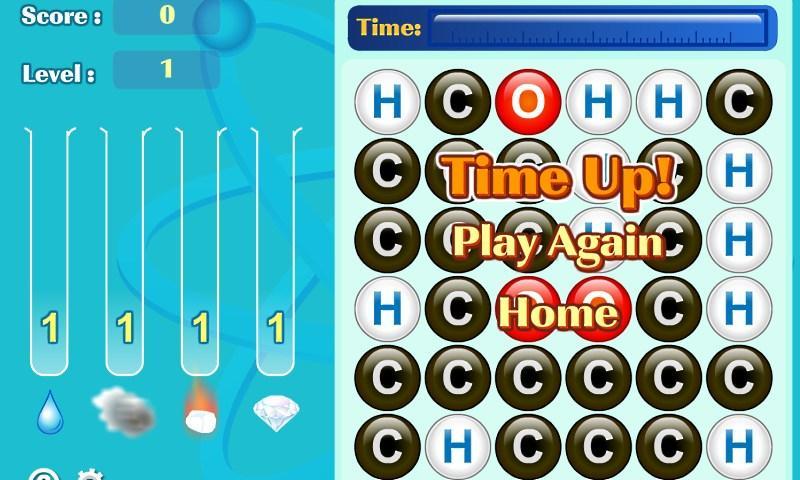
Task: Choose Play Again to restart
Action: click(558, 242)
